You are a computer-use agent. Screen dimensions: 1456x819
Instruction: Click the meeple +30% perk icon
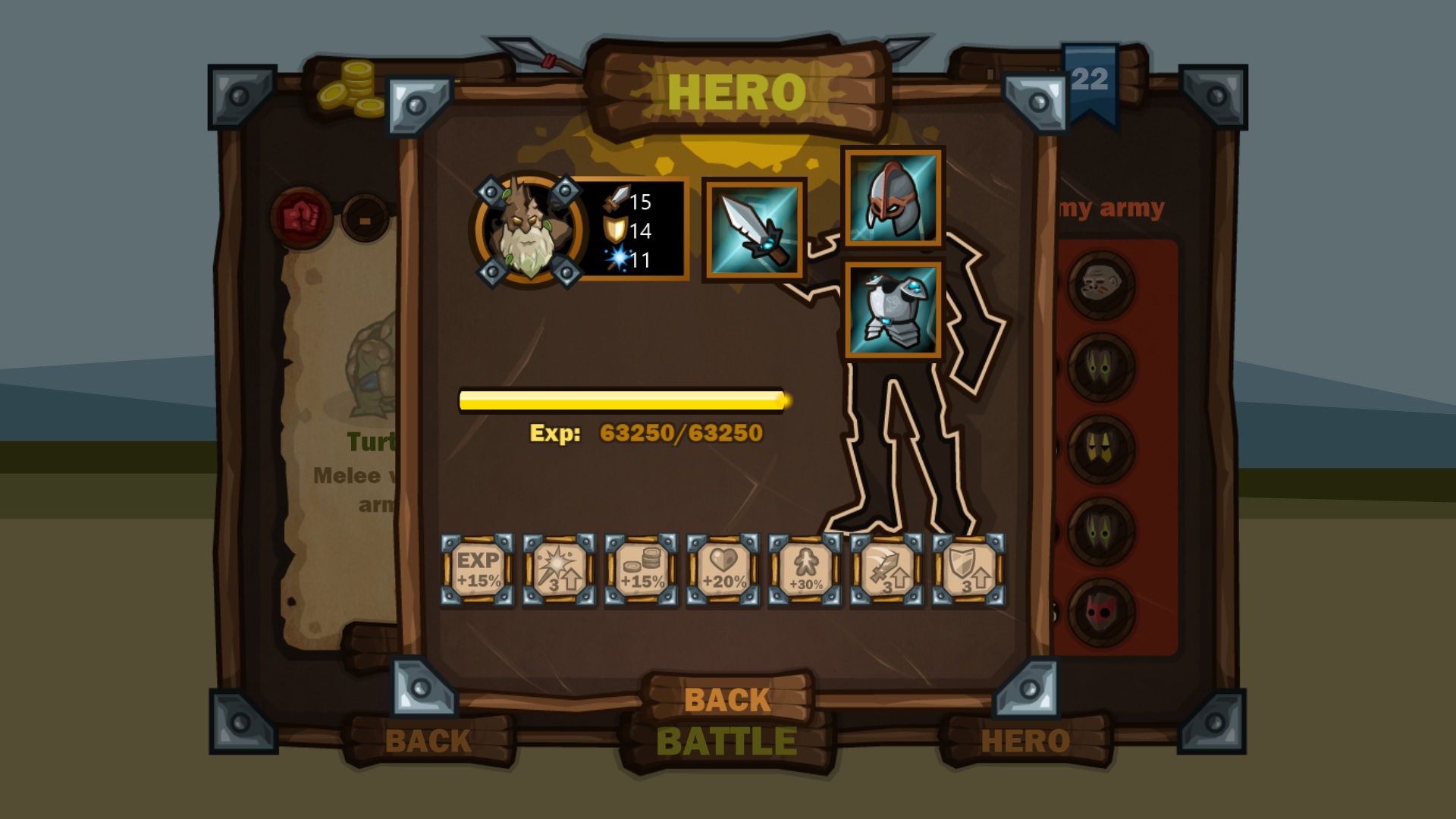pos(805,567)
